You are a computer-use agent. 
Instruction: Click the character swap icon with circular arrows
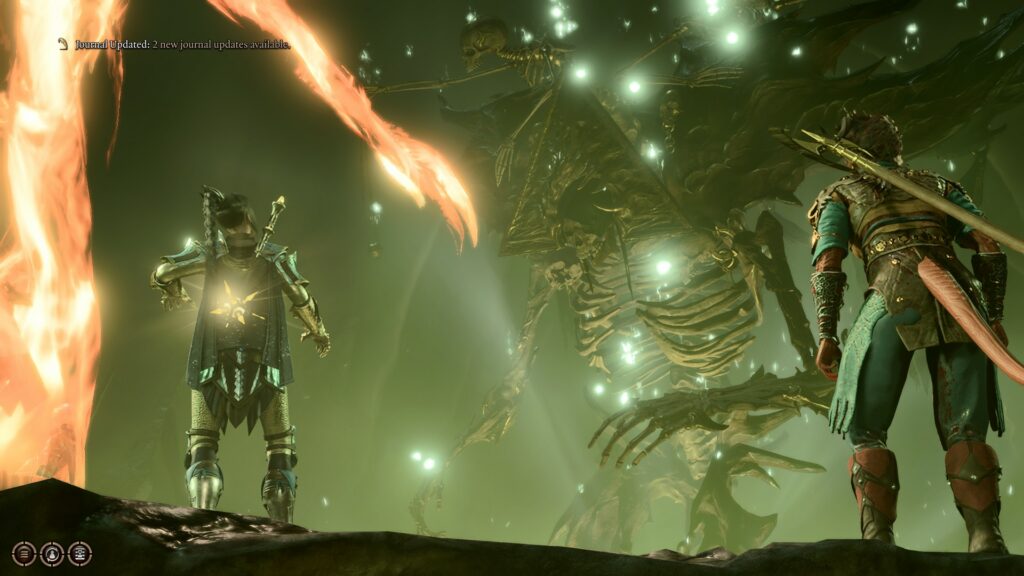tap(52, 553)
